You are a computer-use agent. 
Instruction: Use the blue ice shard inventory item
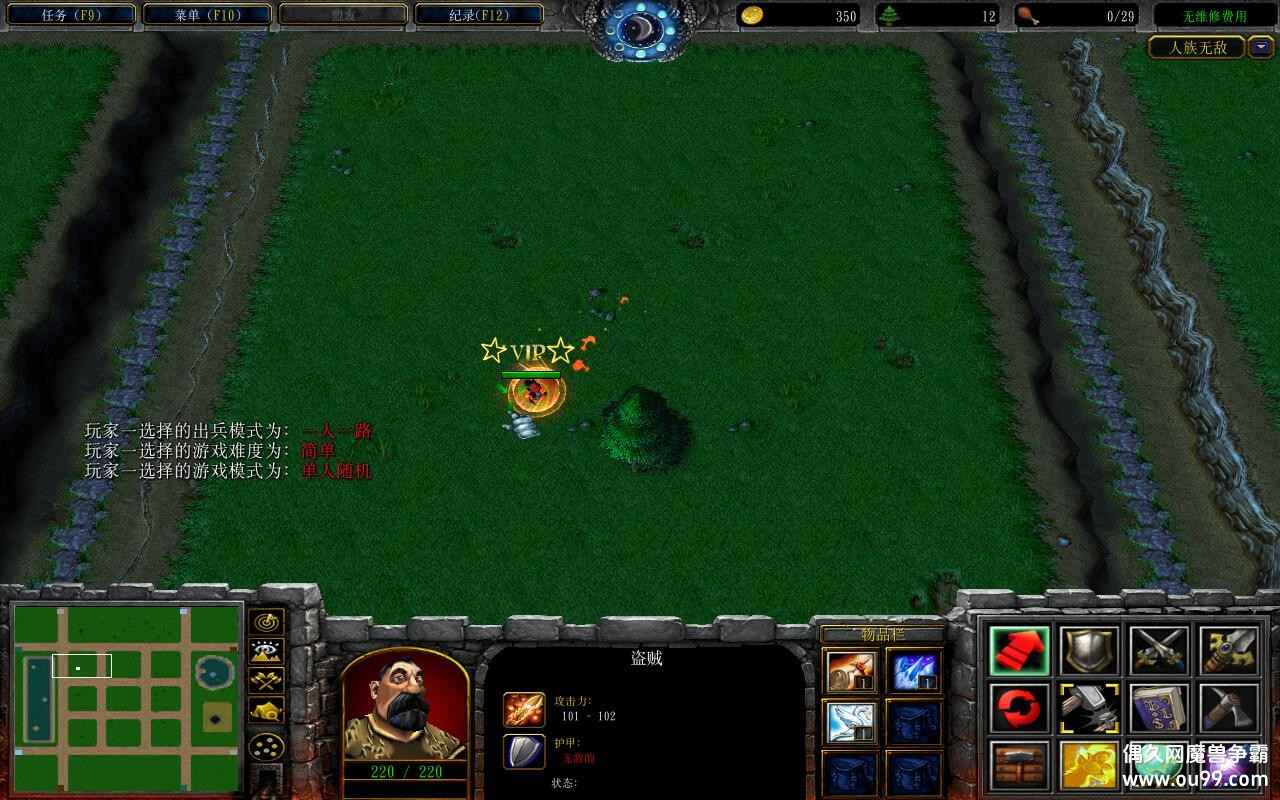914,671
